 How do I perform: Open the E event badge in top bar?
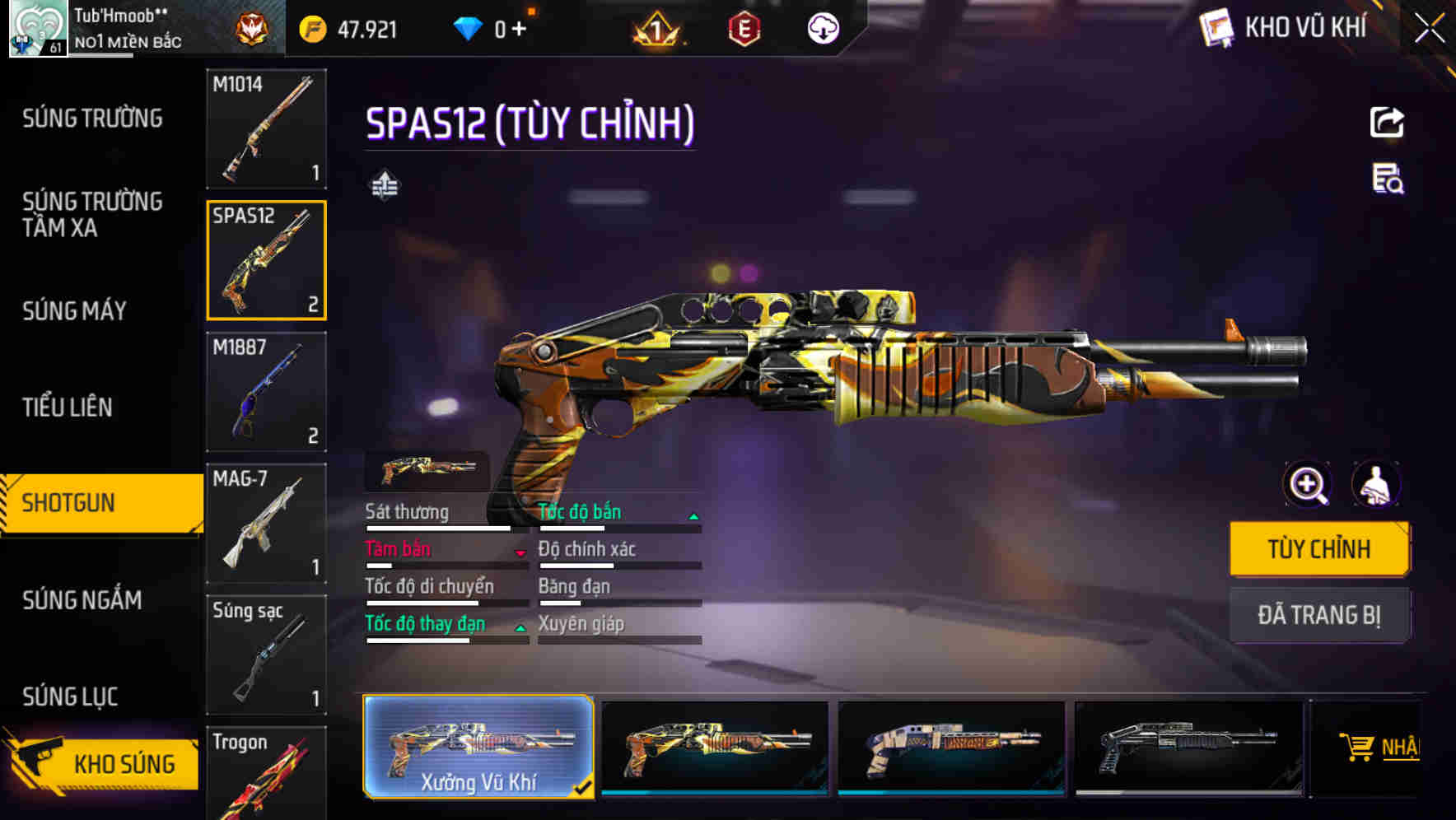(x=745, y=27)
